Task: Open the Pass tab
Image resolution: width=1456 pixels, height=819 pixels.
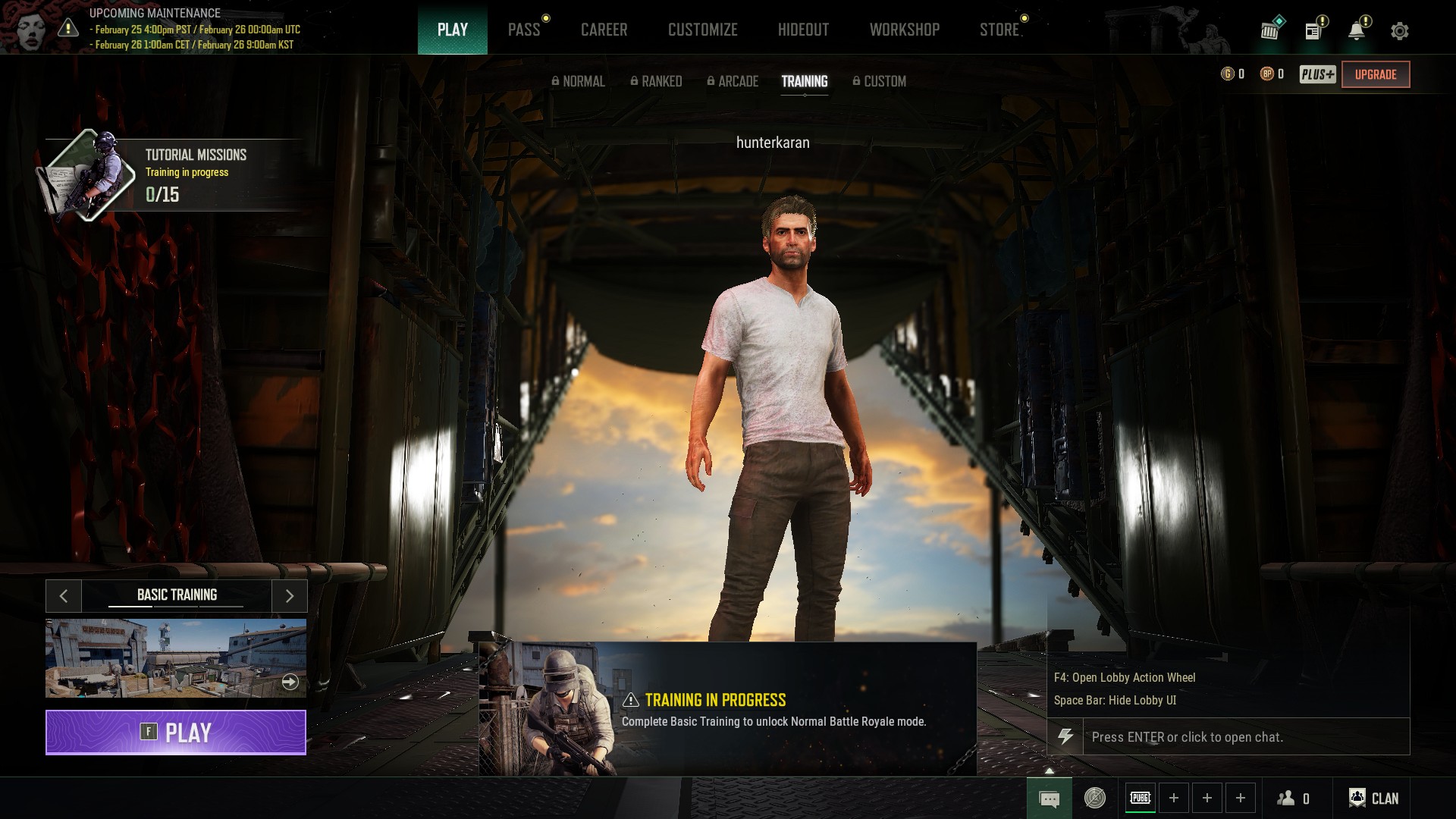Action: click(x=524, y=30)
